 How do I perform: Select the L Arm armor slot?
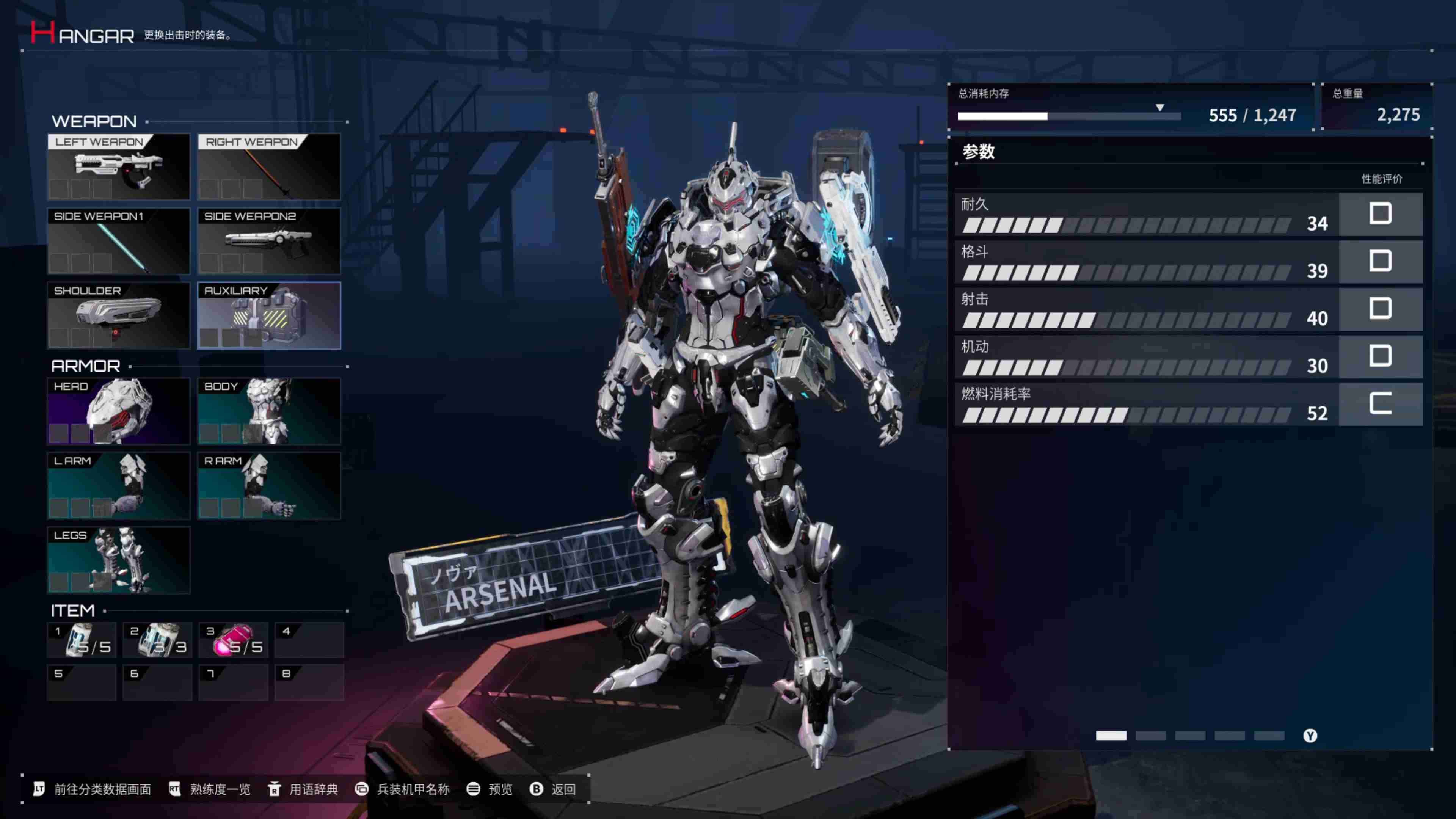(x=119, y=485)
